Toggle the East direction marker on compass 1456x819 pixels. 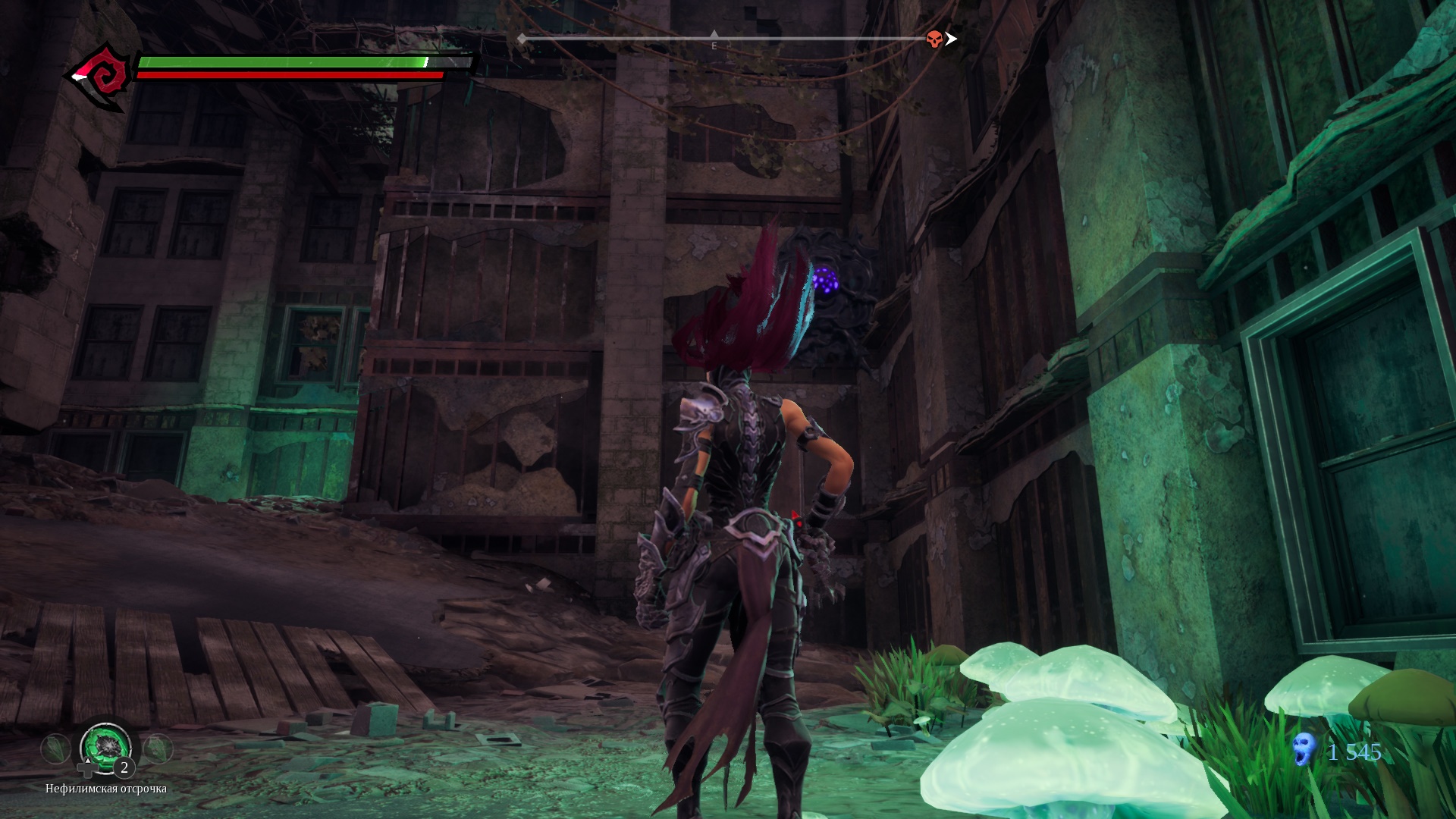tap(714, 45)
